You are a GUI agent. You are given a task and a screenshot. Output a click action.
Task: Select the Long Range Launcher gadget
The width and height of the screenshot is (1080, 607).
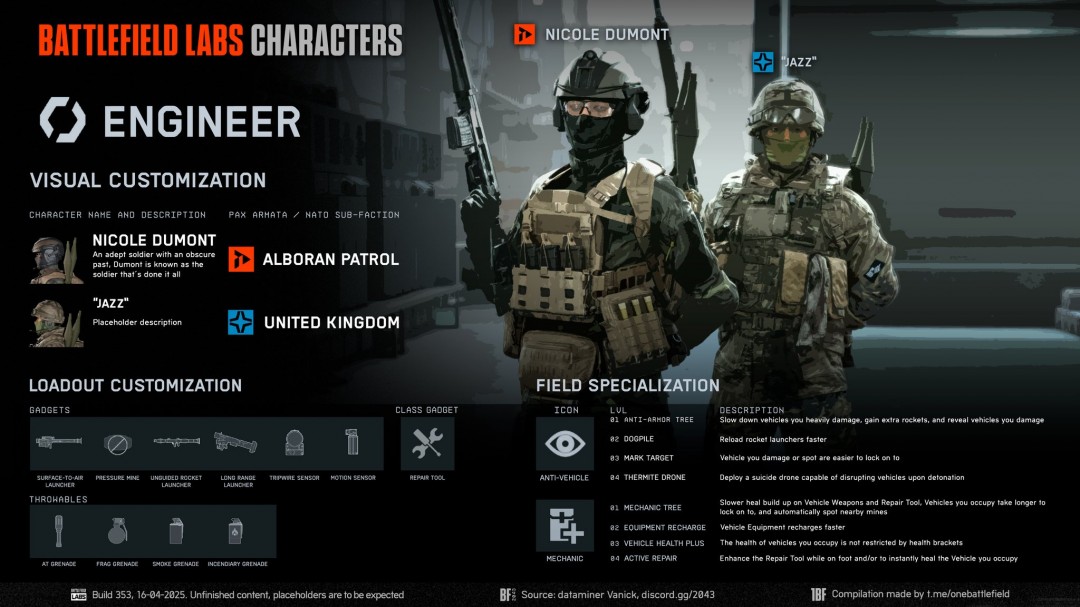tap(236, 442)
